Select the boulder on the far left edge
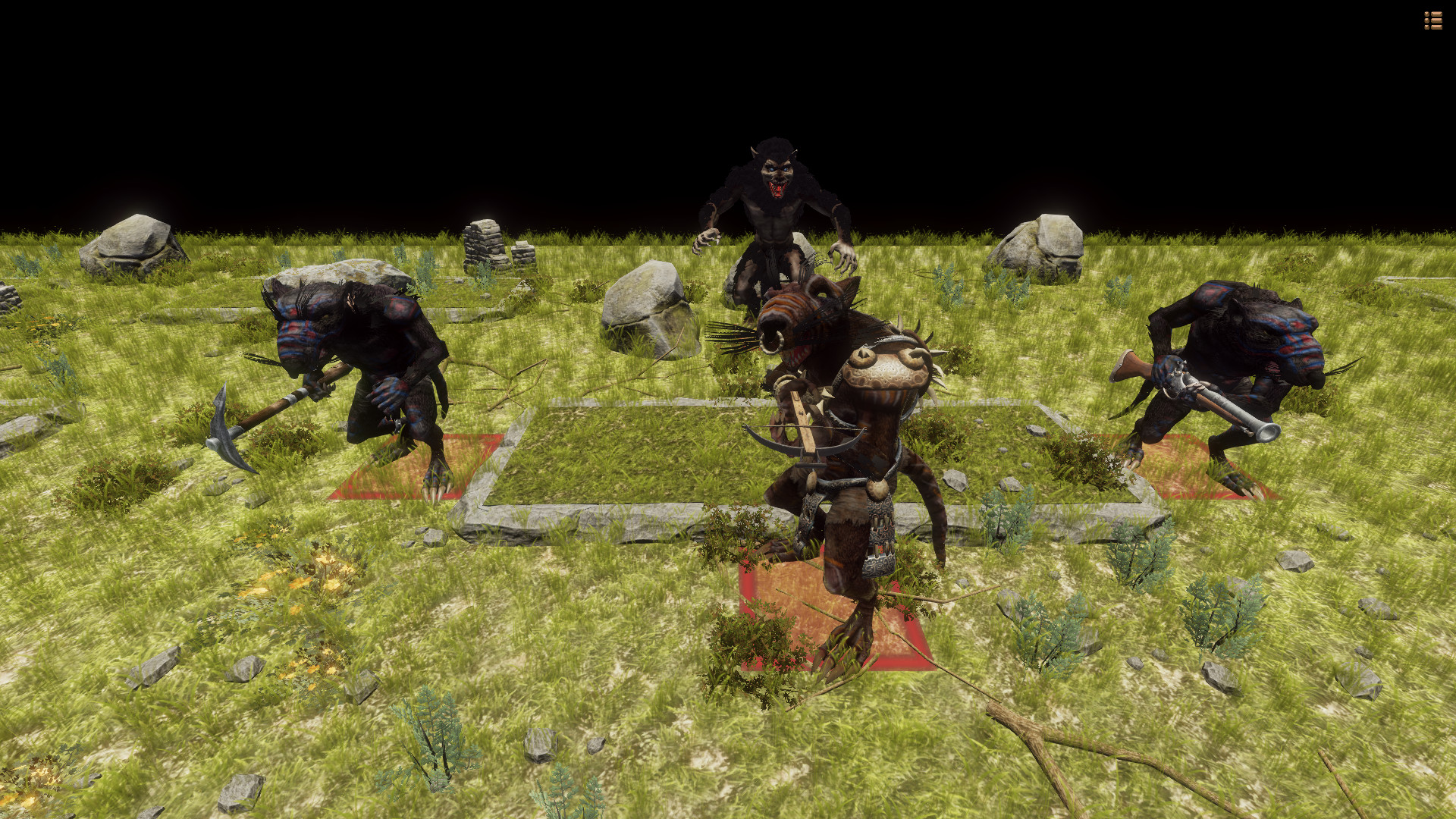 pyautogui.click(x=136, y=243)
